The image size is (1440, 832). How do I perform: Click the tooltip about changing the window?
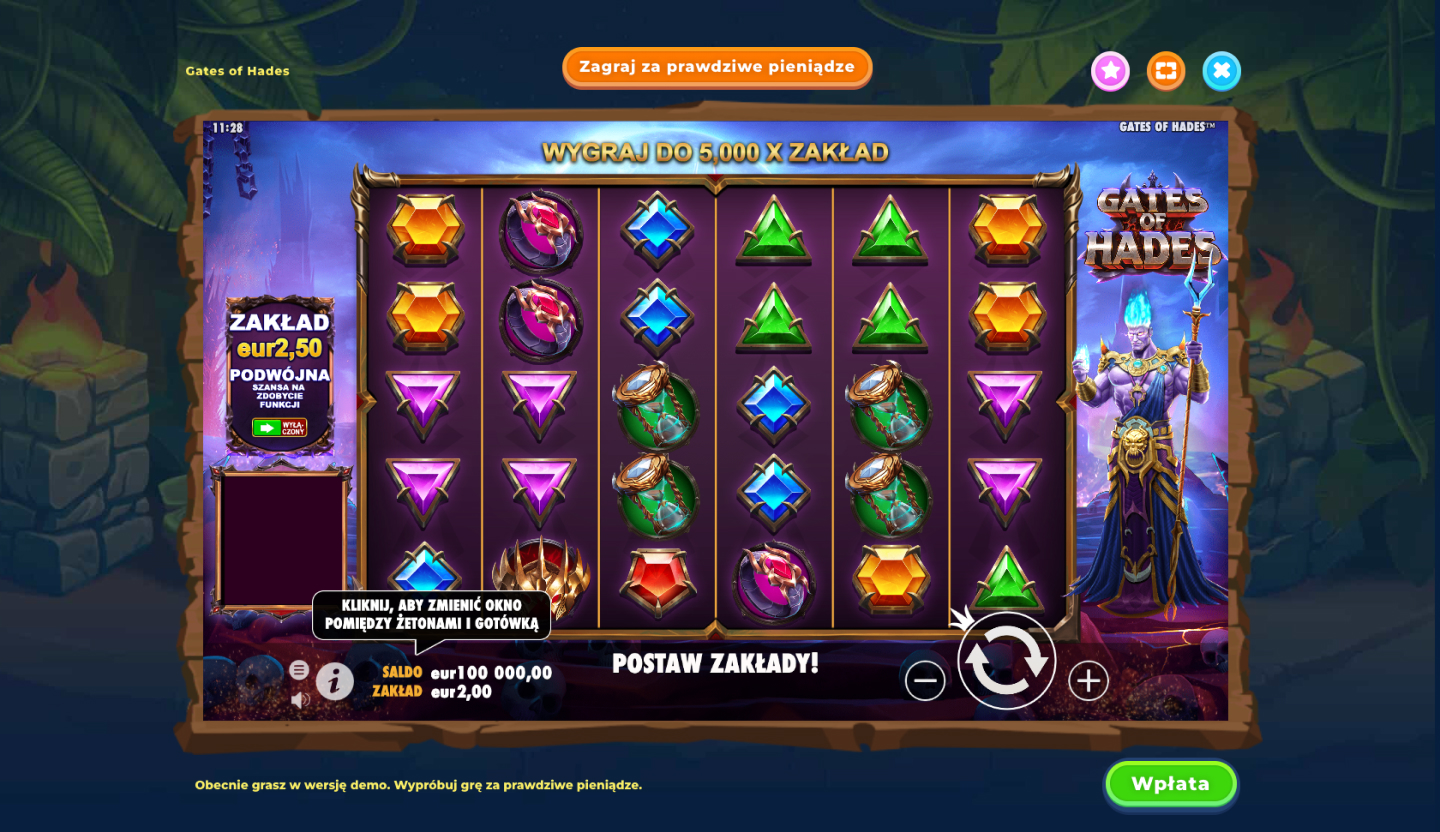point(434,616)
